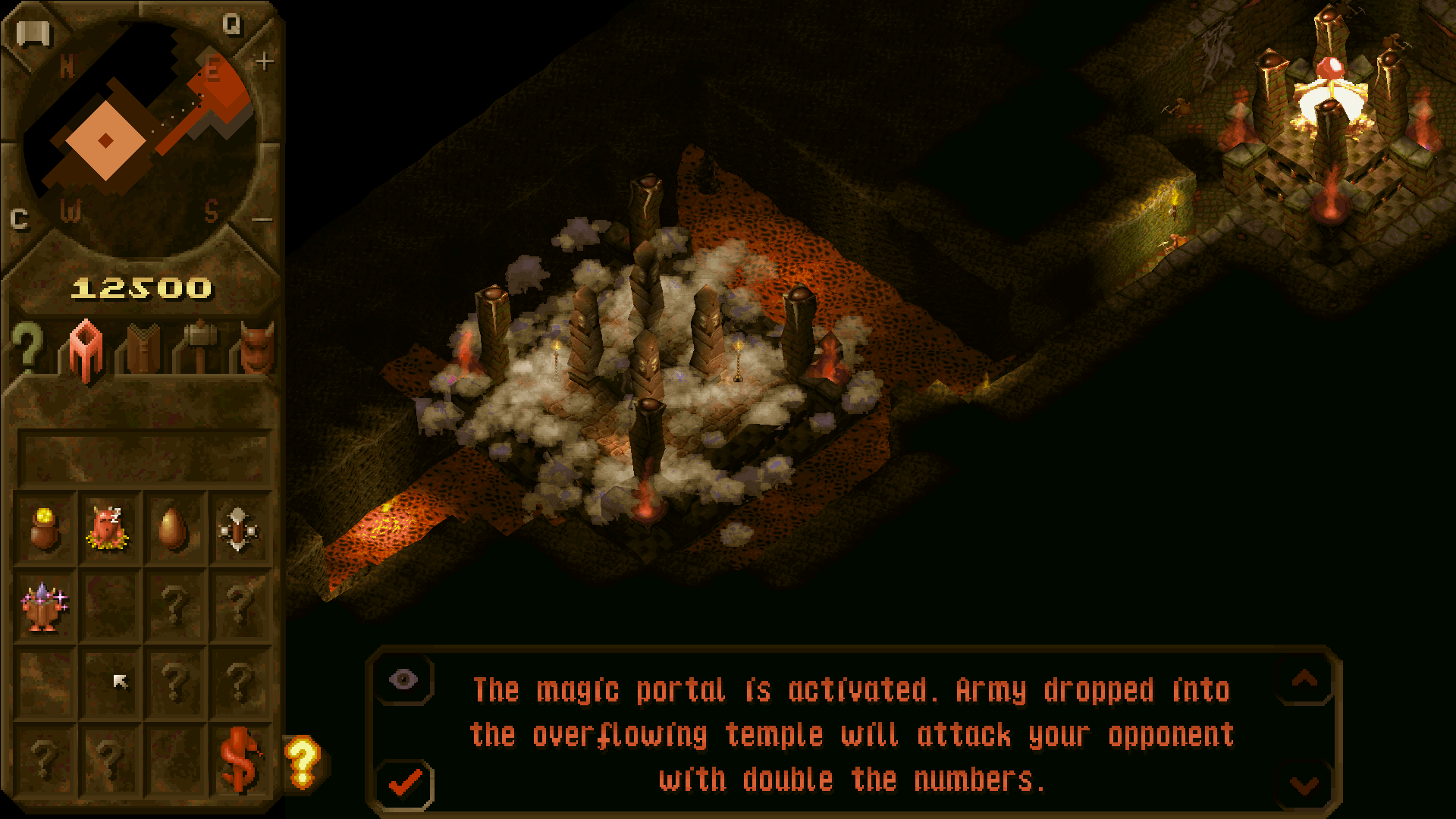Activate the red dollar sell button
The image size is (1456, 819).
(x=240, y=760)
